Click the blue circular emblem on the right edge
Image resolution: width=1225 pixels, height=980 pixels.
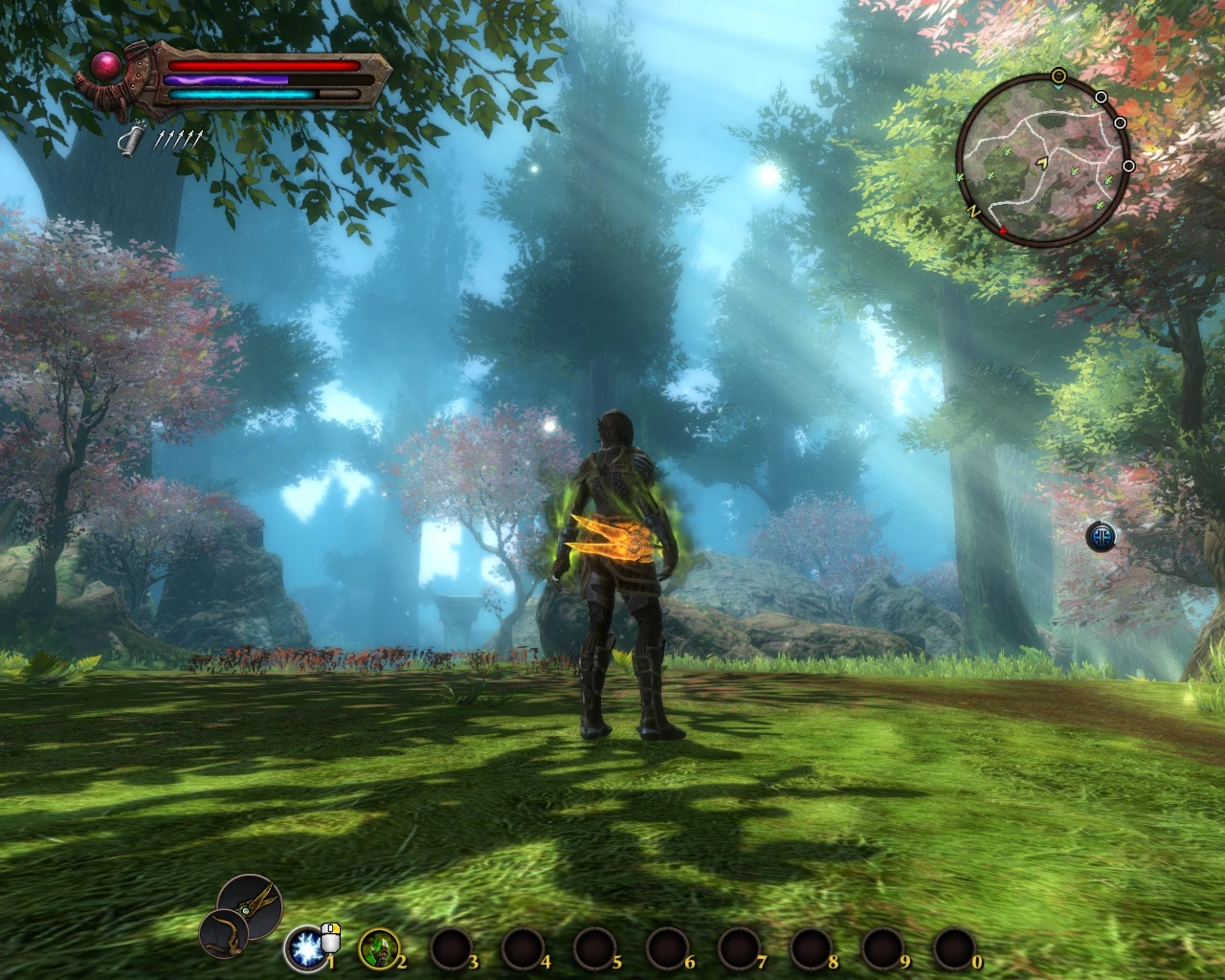pos(1102,536)
